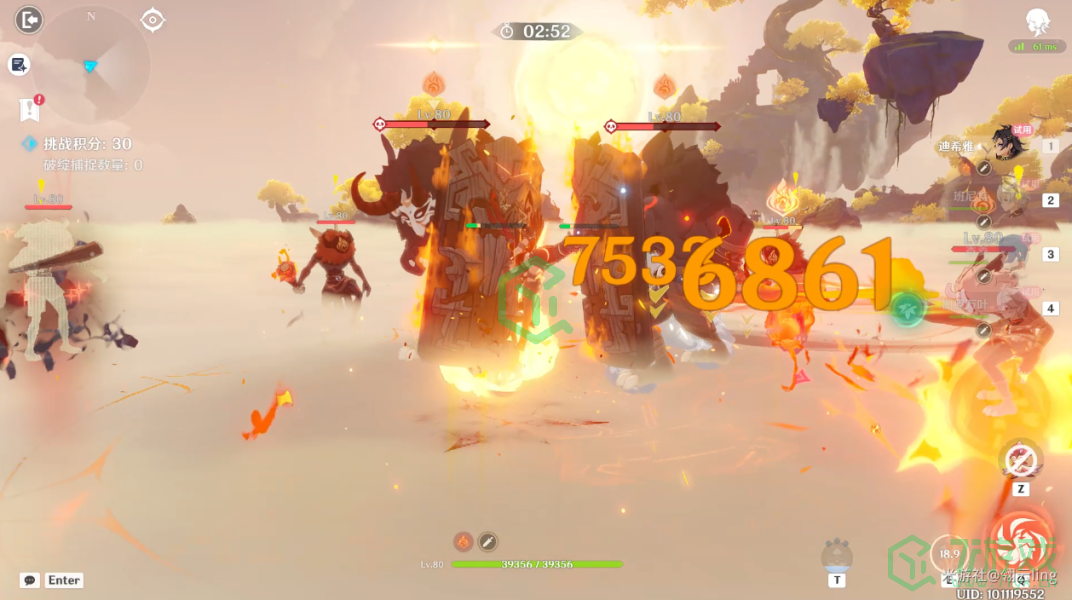Click the exit challenge door icon
The image size is (1072, 600).
tap(29, 20)
